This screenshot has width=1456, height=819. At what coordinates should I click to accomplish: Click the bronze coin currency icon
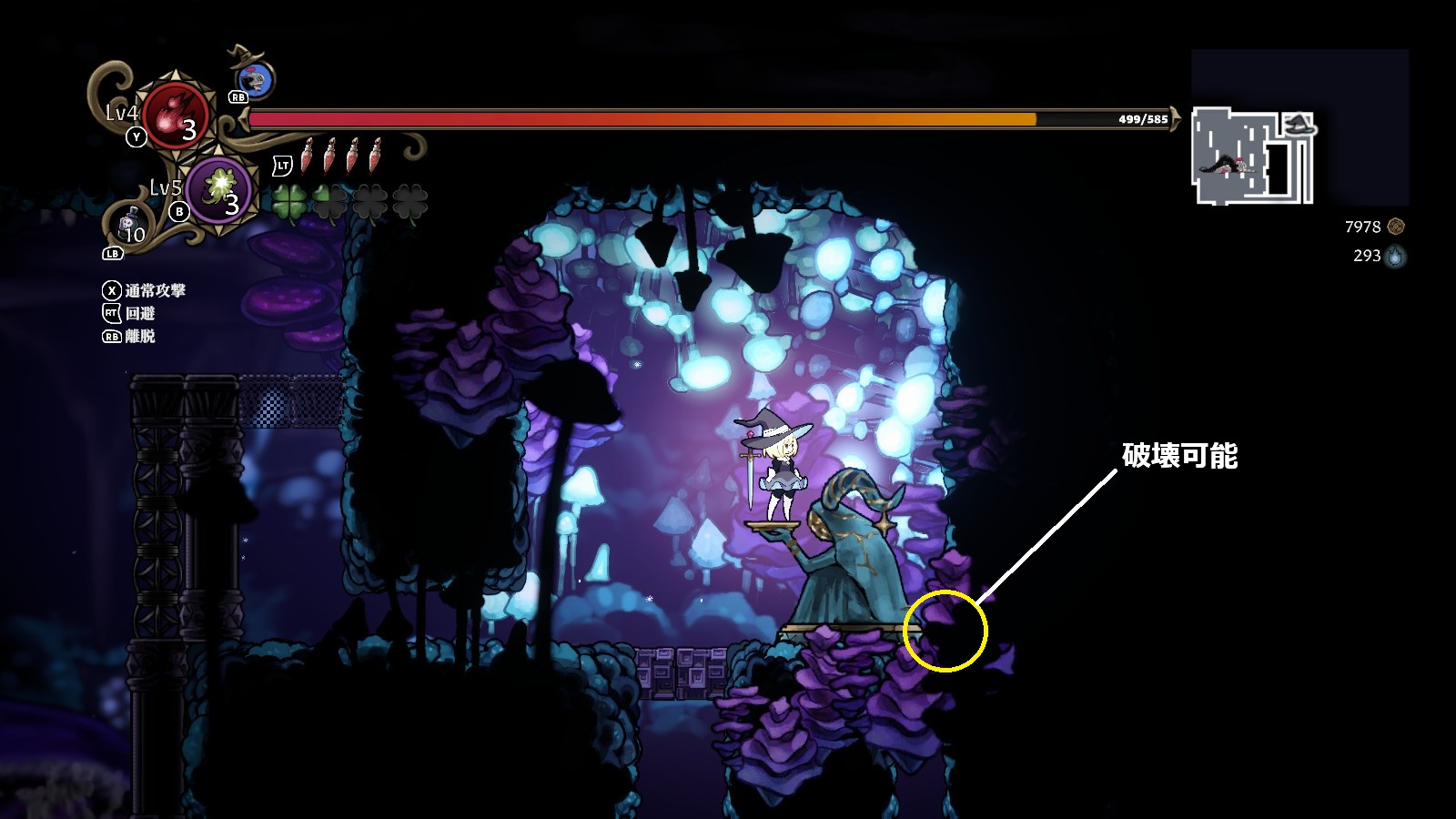point(1396,227)
